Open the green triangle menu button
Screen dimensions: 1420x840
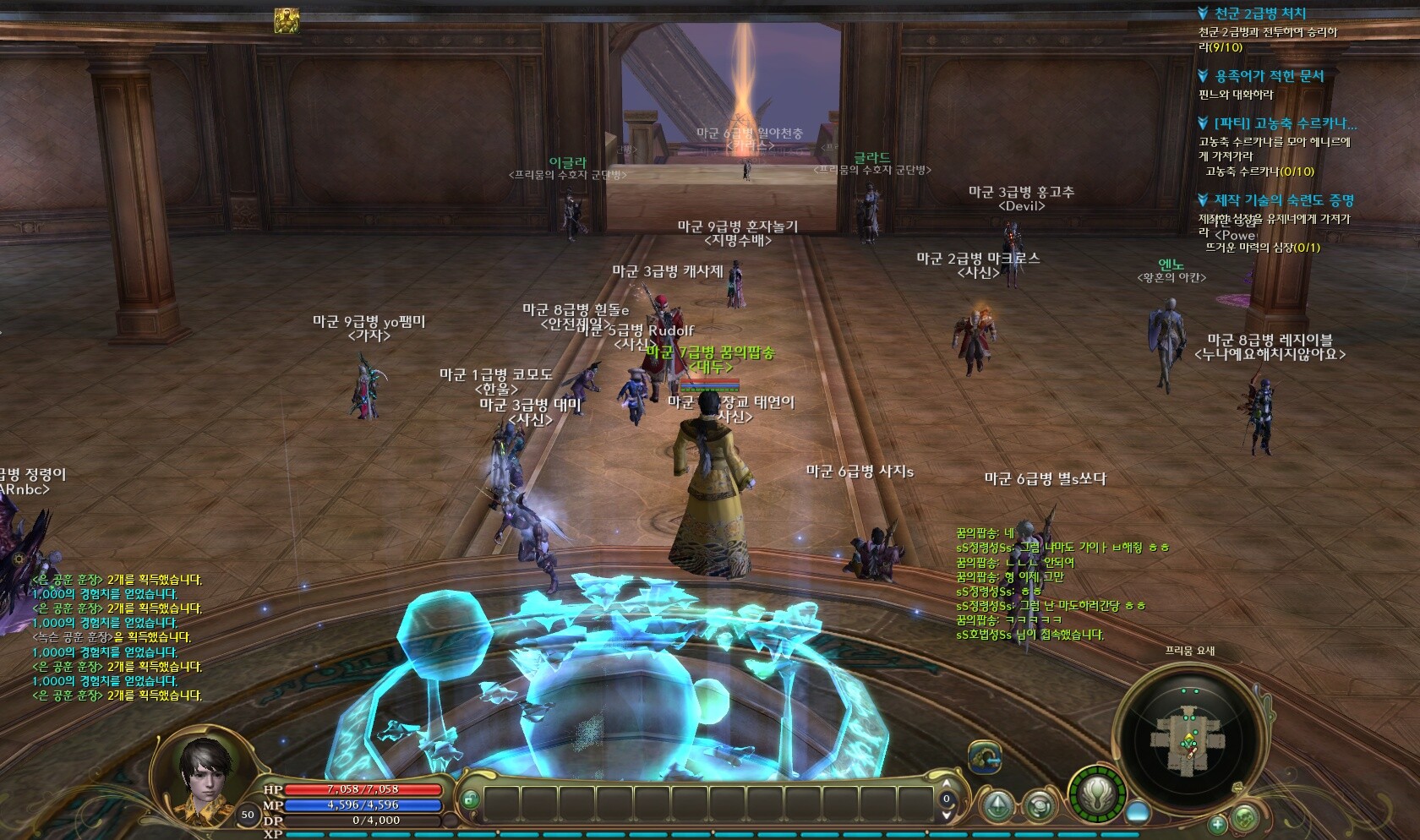[998, 806]
